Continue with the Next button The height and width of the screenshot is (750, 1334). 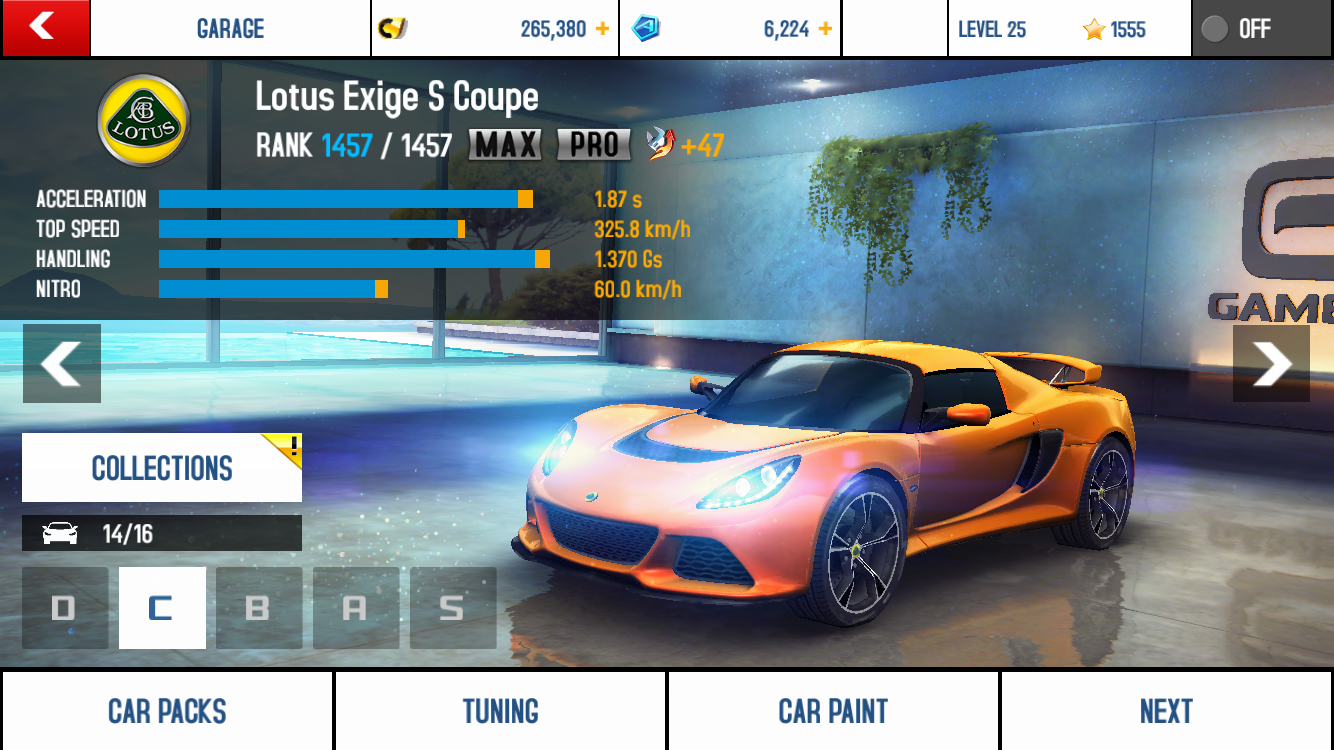1166,711
